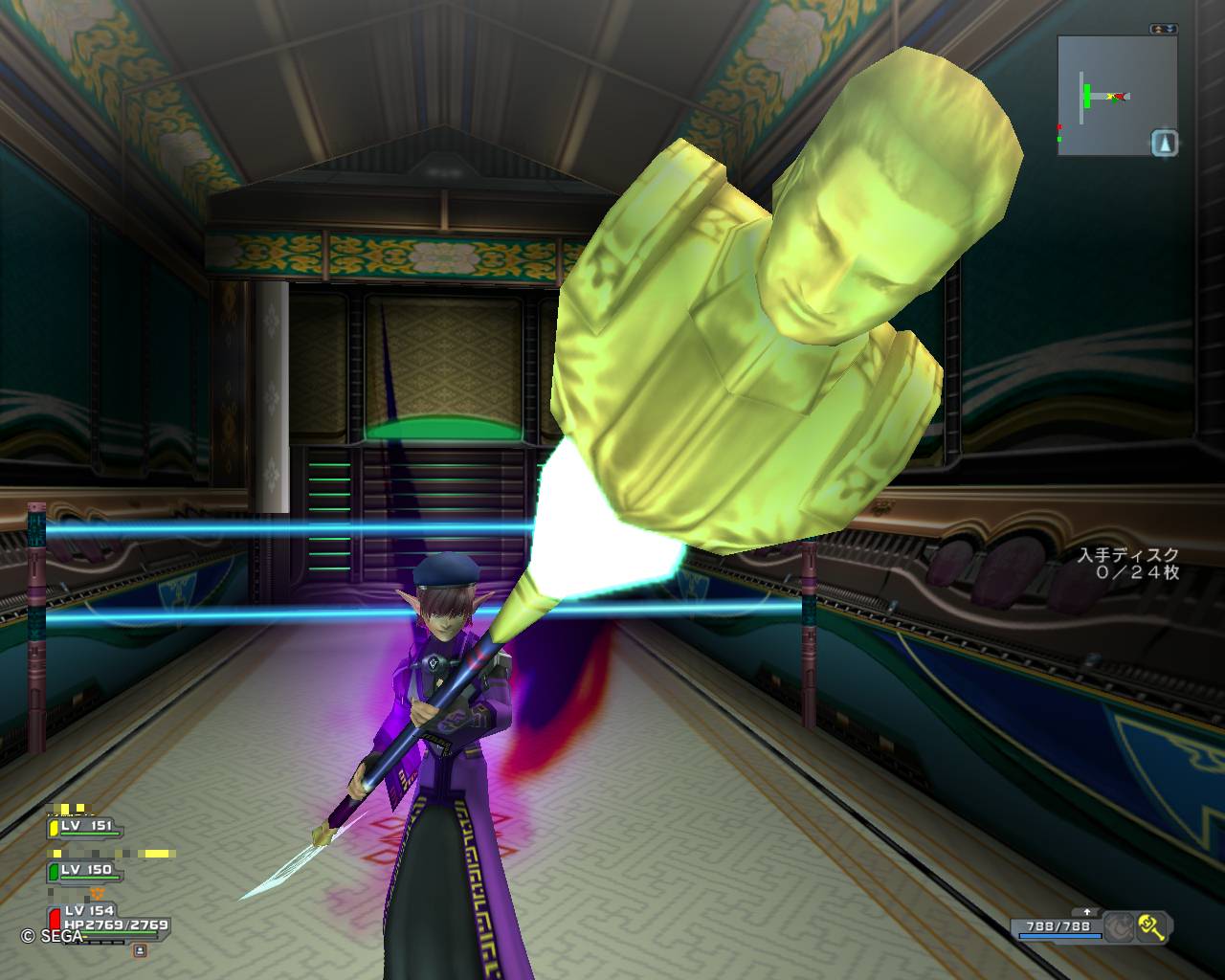Click the up arrow tab above the palette
The height and width of the screenshot is (980, 1225).
1086,912
